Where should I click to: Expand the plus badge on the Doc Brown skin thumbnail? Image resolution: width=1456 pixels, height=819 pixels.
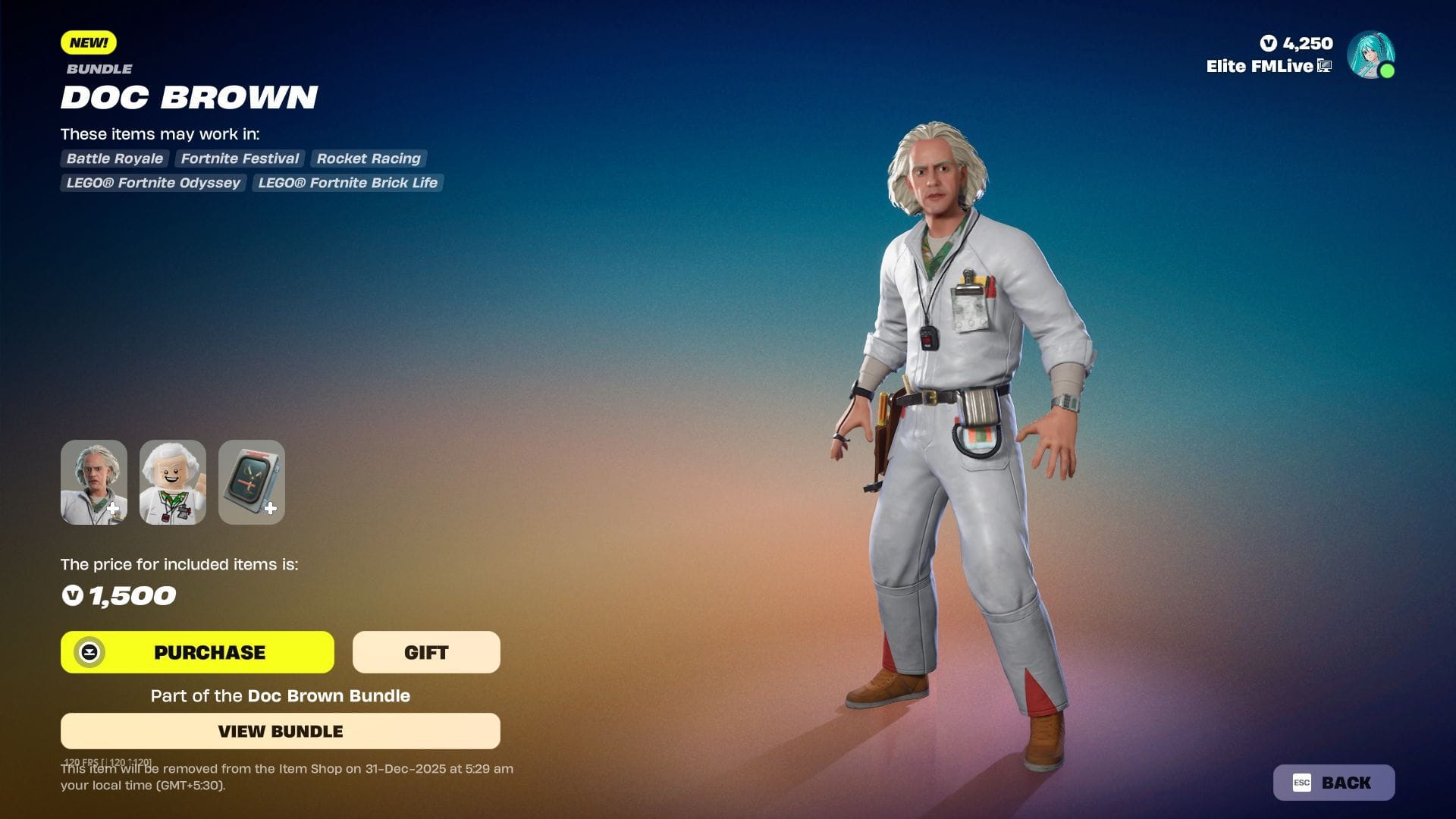click(114, 509)
